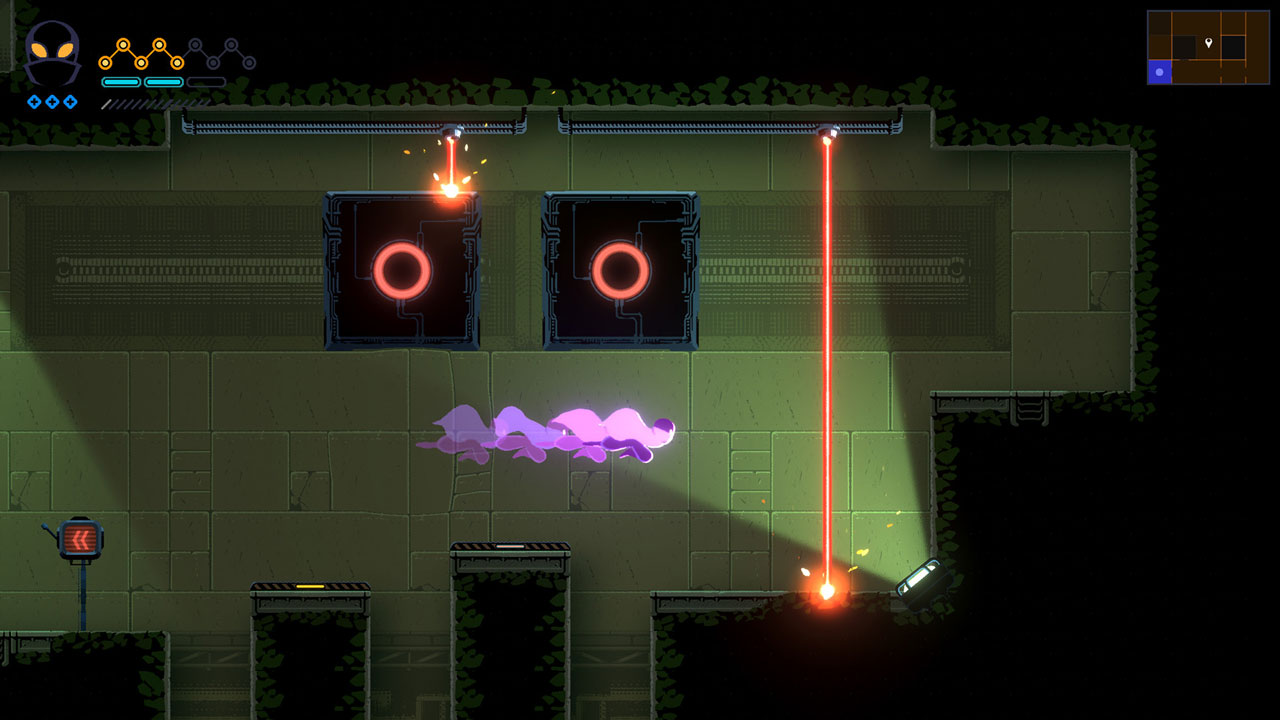Click the minimap in the corner
The width and height of the screenshot is (1280, 720).
coord(1208,47)
